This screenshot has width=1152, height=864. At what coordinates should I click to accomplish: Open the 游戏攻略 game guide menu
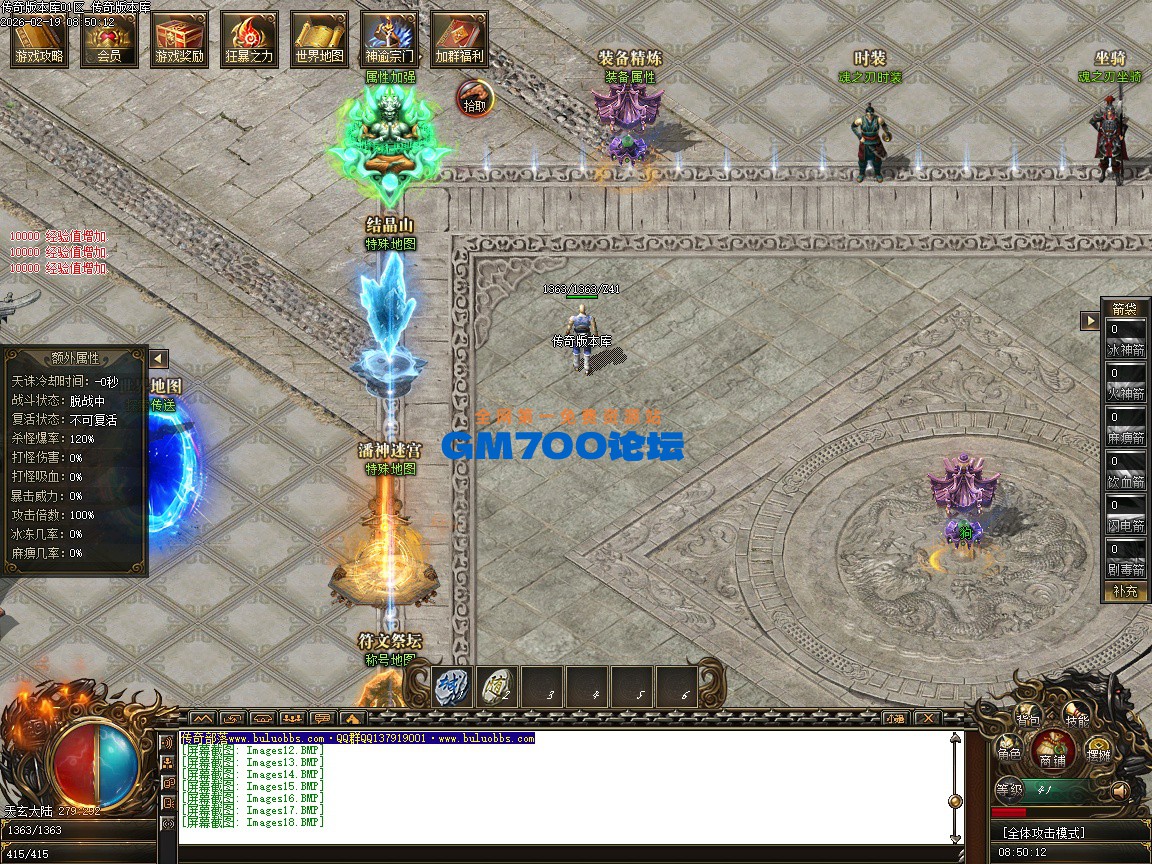(40, 40)
